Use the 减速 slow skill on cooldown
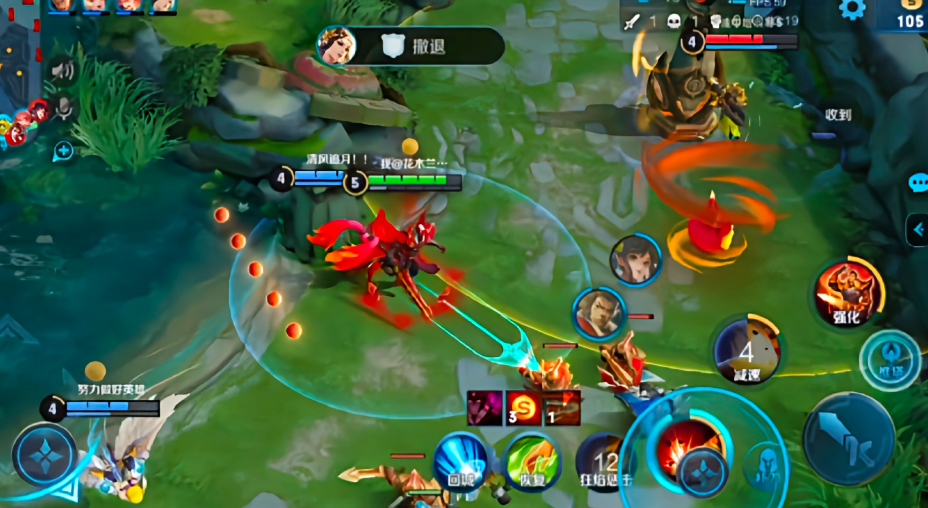This screenshot has width=928, height=508. [746, 351]
